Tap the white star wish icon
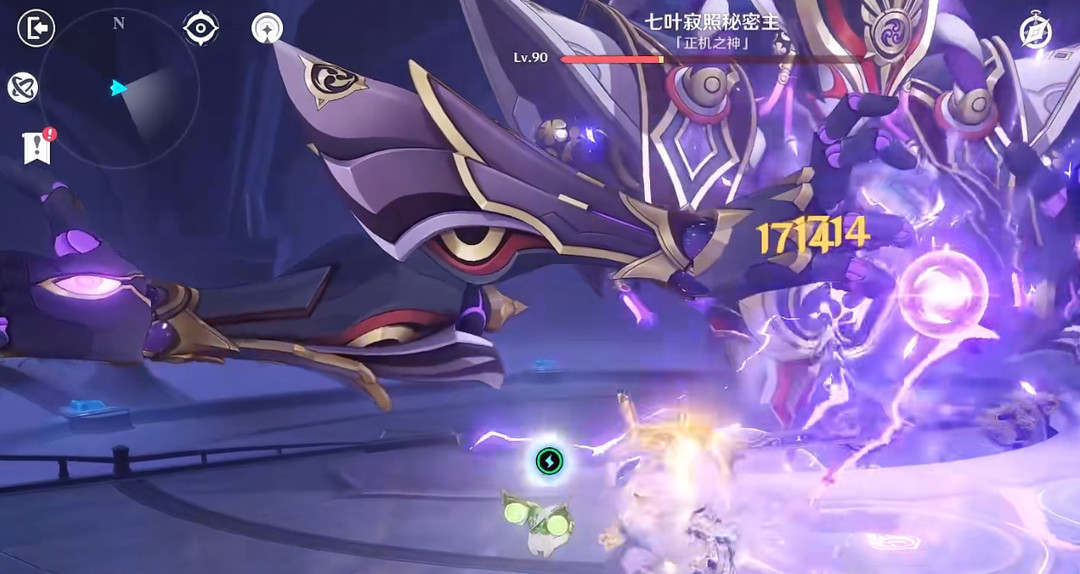The height and width of the screenshot is (574, 1080). coord(267,29)
